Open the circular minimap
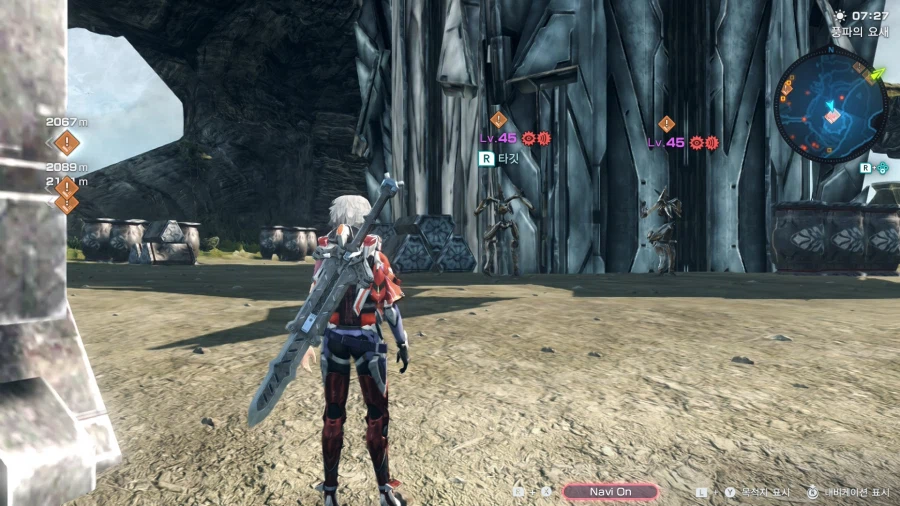The height and width of the screenshot is (506, 900). (x=830, y=105)
